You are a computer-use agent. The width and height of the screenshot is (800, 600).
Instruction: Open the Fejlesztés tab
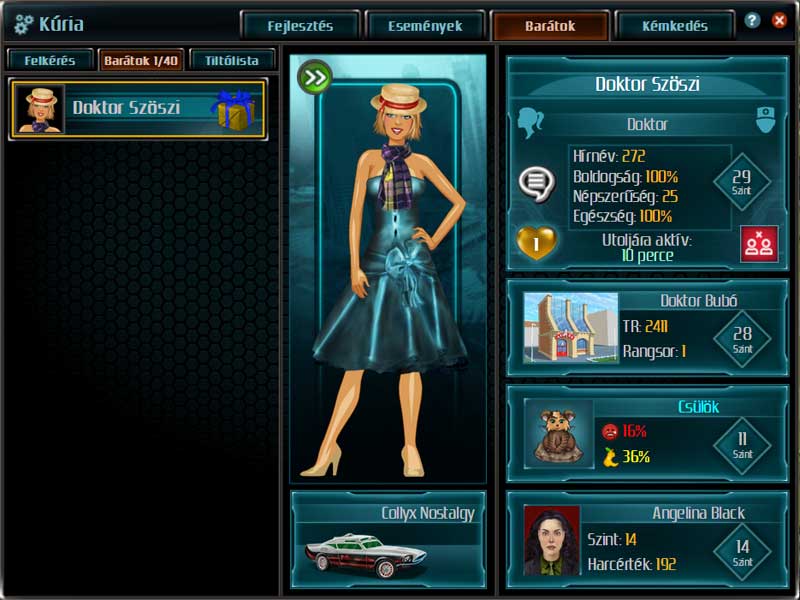tap(300, 26)
